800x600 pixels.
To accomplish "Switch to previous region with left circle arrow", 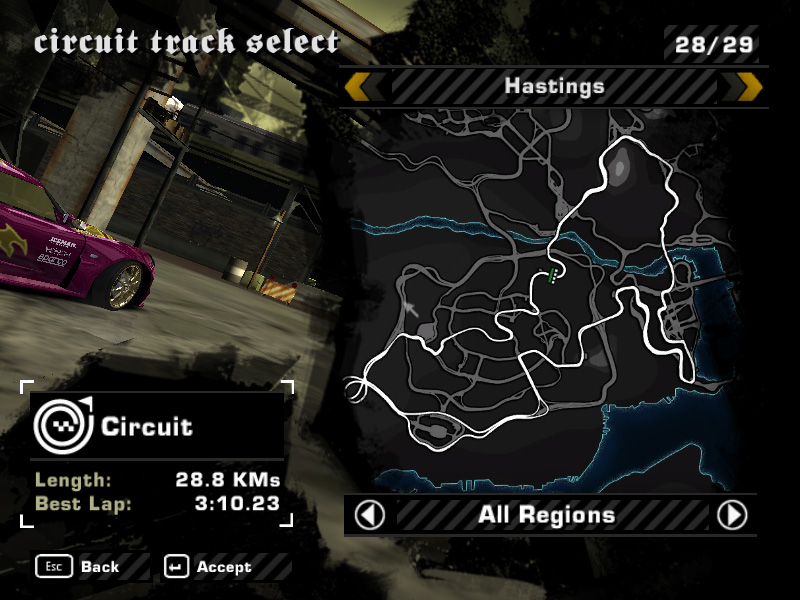I will (x=371, y=515).
